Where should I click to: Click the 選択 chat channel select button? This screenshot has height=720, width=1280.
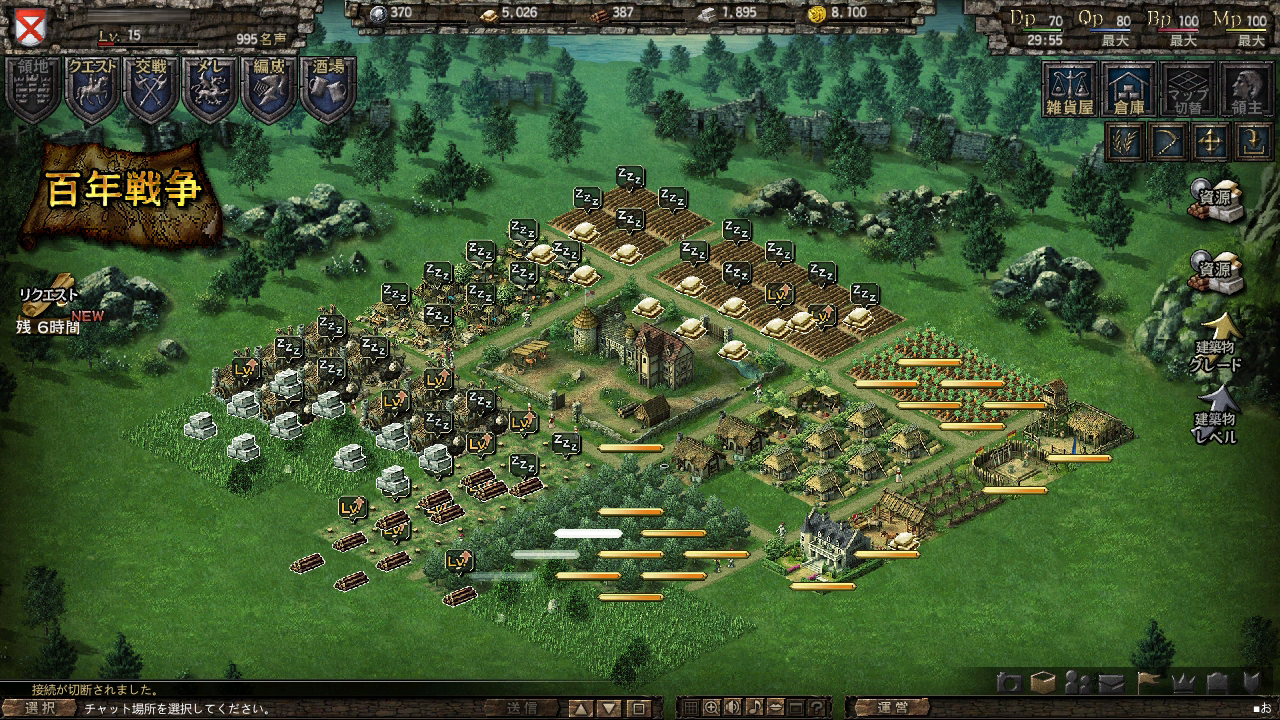[40, 708]
